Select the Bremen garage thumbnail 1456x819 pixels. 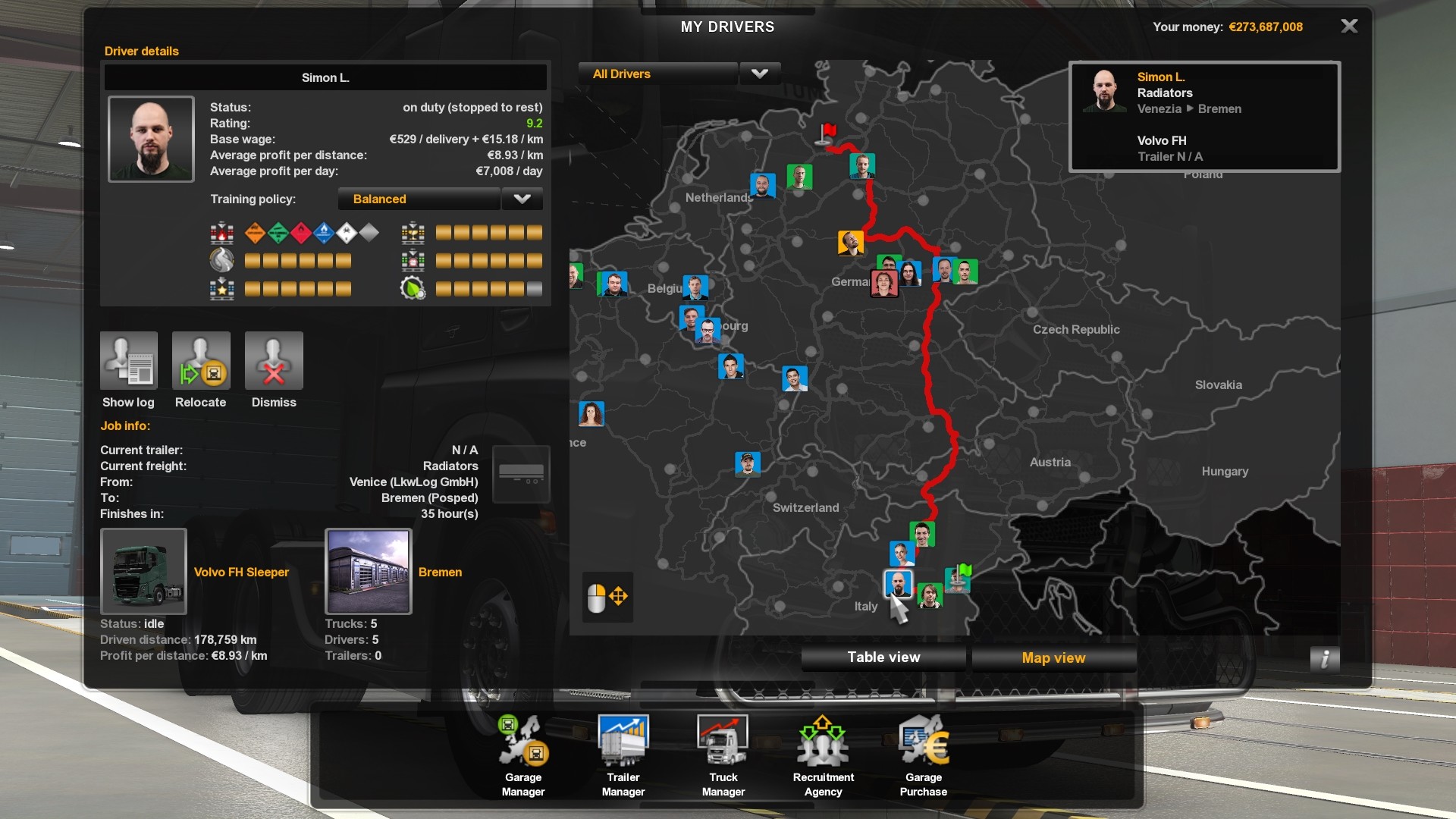click(x=369, y=571)
